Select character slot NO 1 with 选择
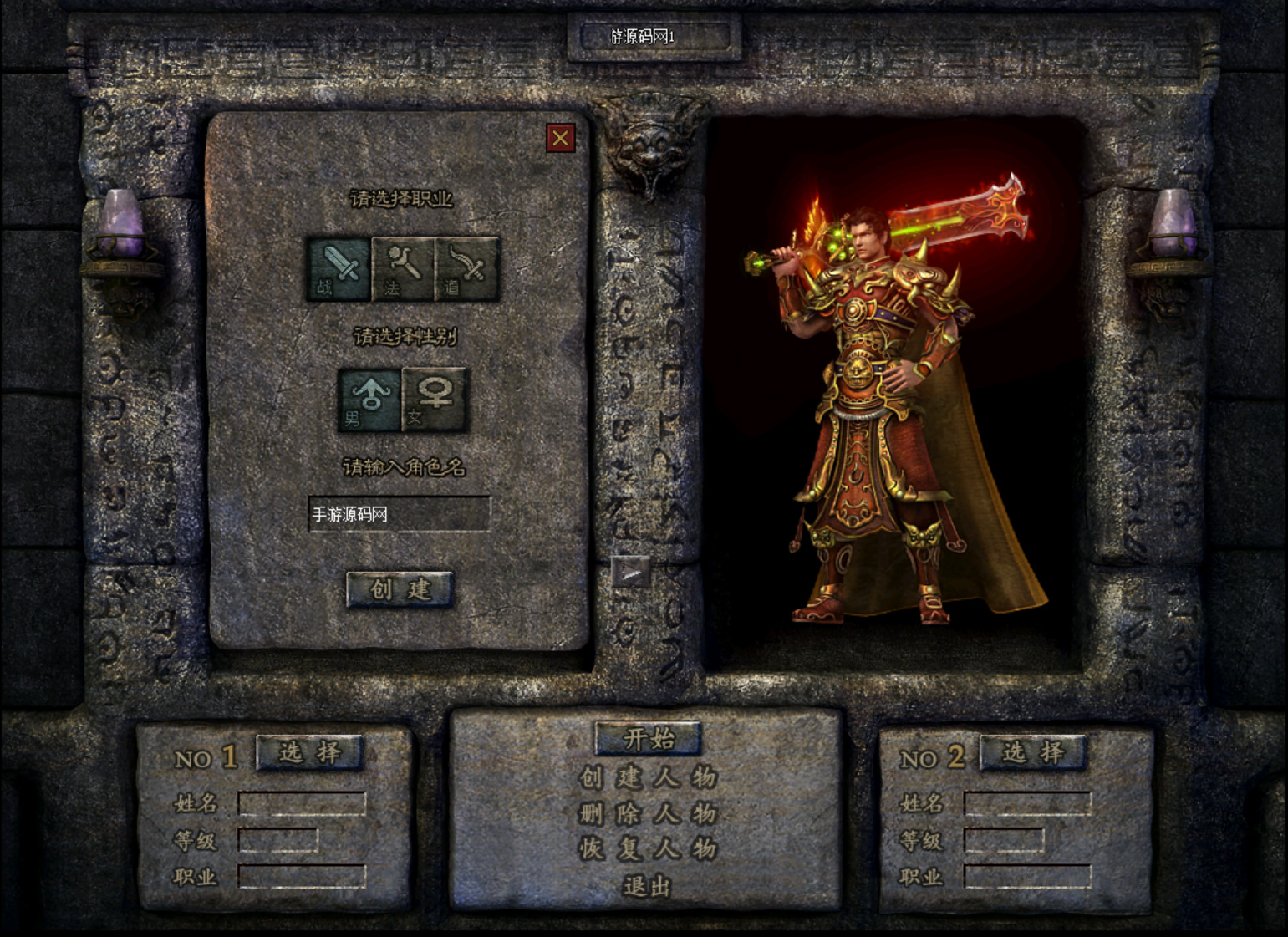 [x=310, y=752]
